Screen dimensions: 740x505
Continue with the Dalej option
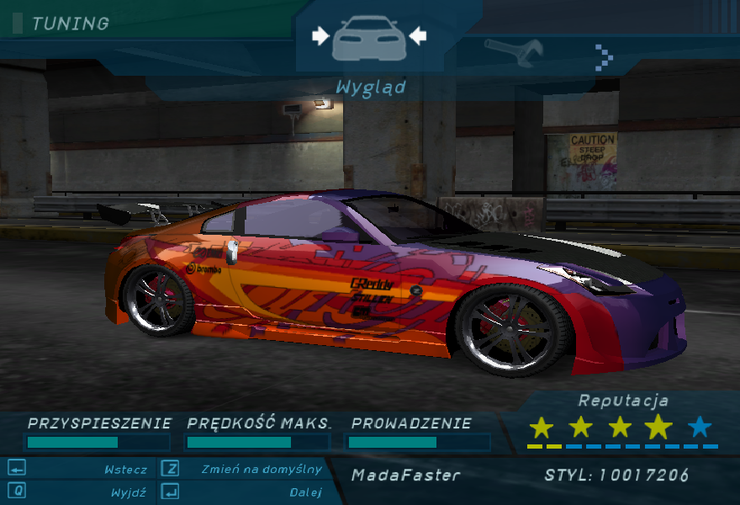pos(304,492)
